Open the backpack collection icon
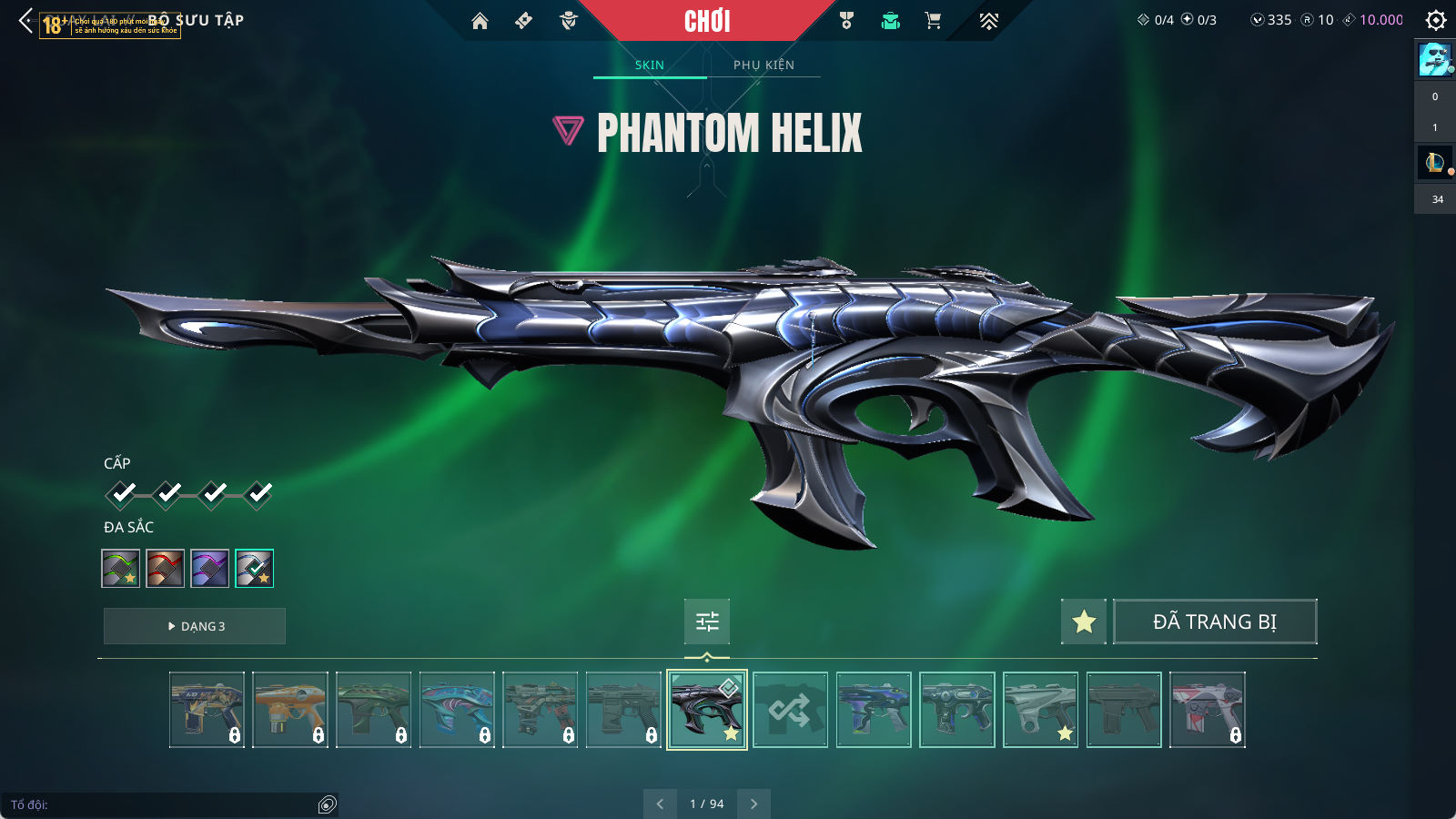Image resolution: width=1456 pixels, height=819 pixels. click(890, 21)
